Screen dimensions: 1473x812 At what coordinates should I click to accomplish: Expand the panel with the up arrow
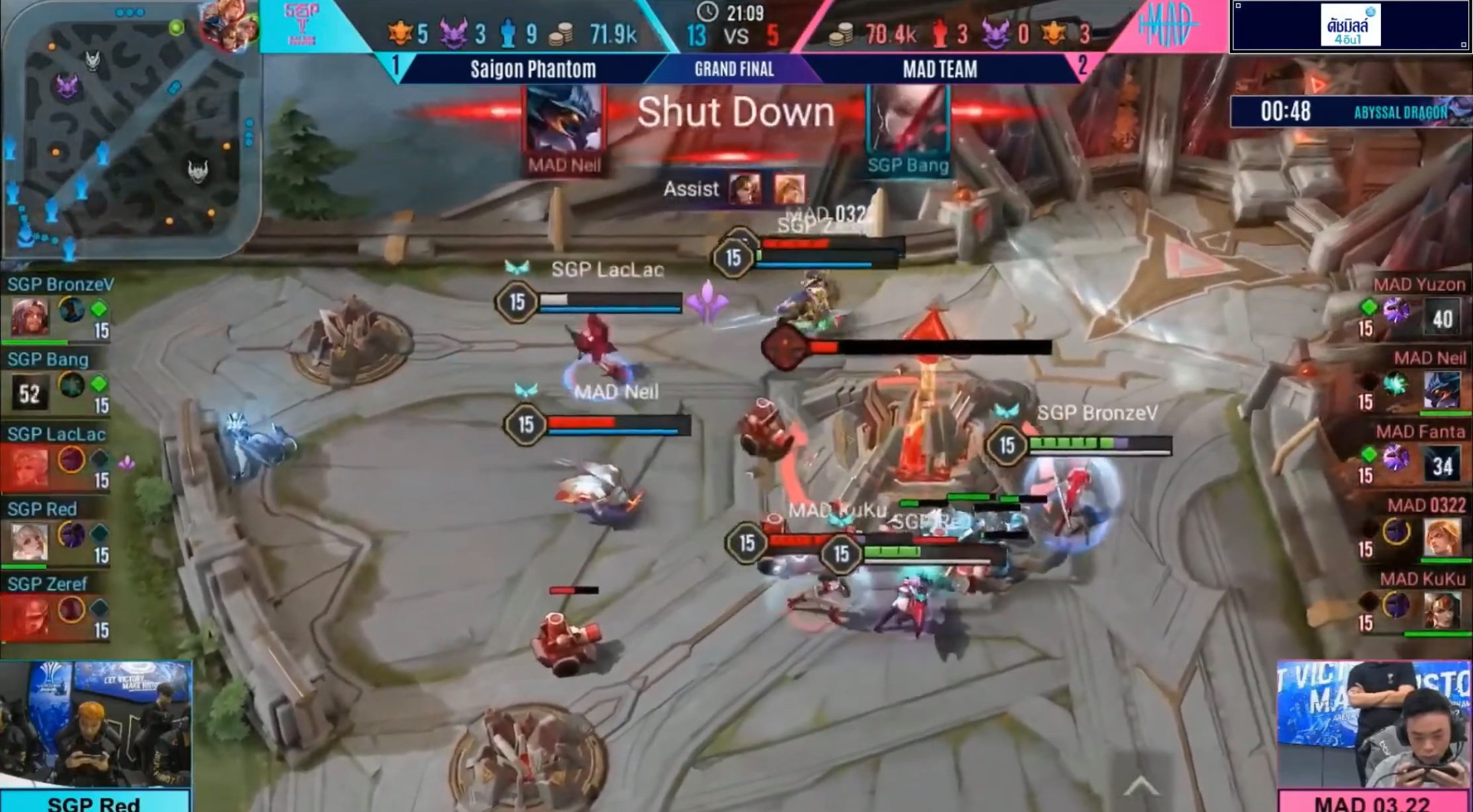pos(1140,786)
